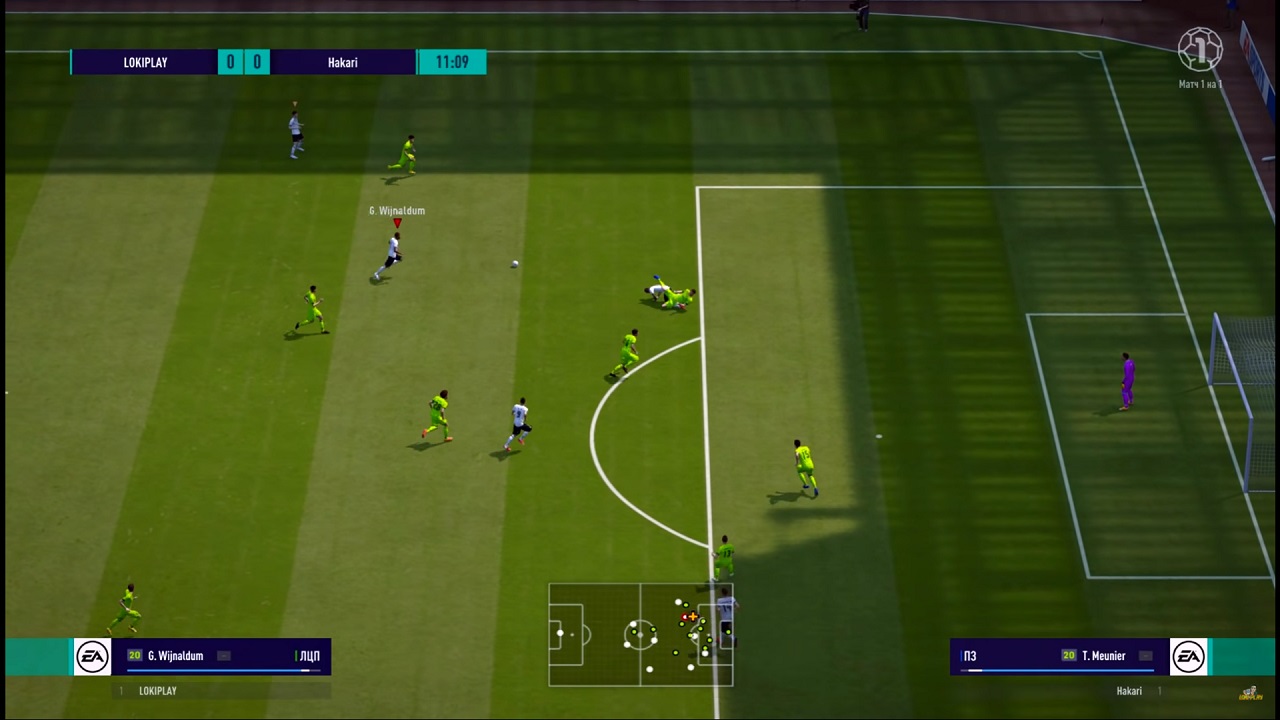Click the small grey tactic icon next to Wijnaldum
This screenshot has height=720, width=1280.
pos(226,656)
